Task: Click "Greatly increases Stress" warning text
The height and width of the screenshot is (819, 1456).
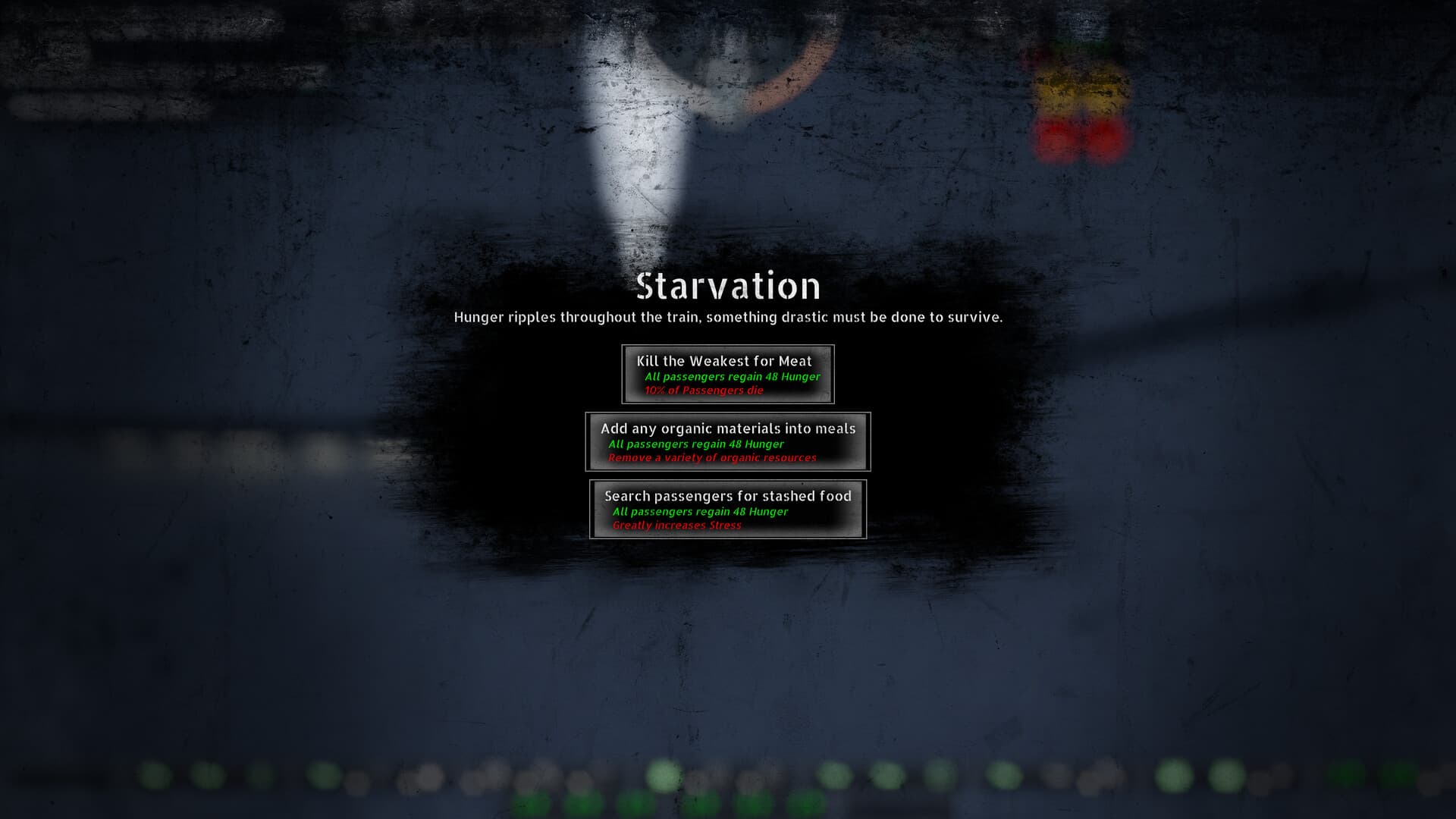Action: coord(675,526)
